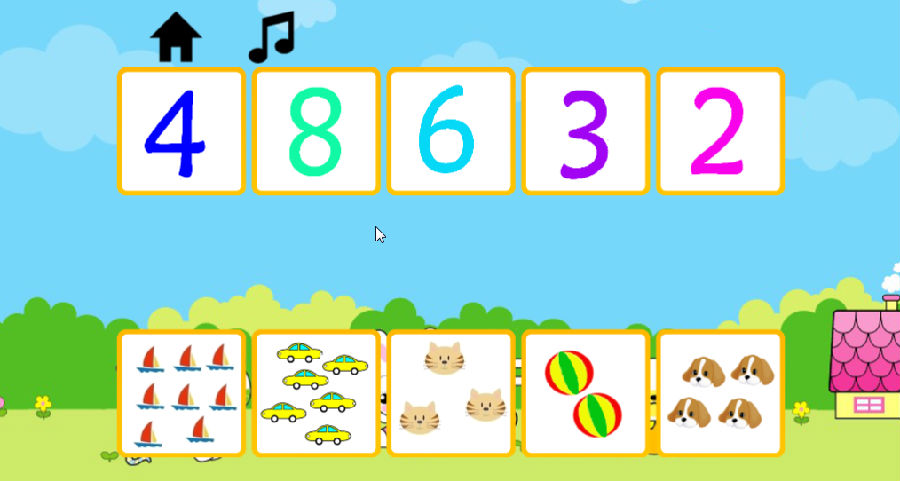Select the purple number 3 card
The height and width of the screenshot is (481, 900).
pos(585,131)
